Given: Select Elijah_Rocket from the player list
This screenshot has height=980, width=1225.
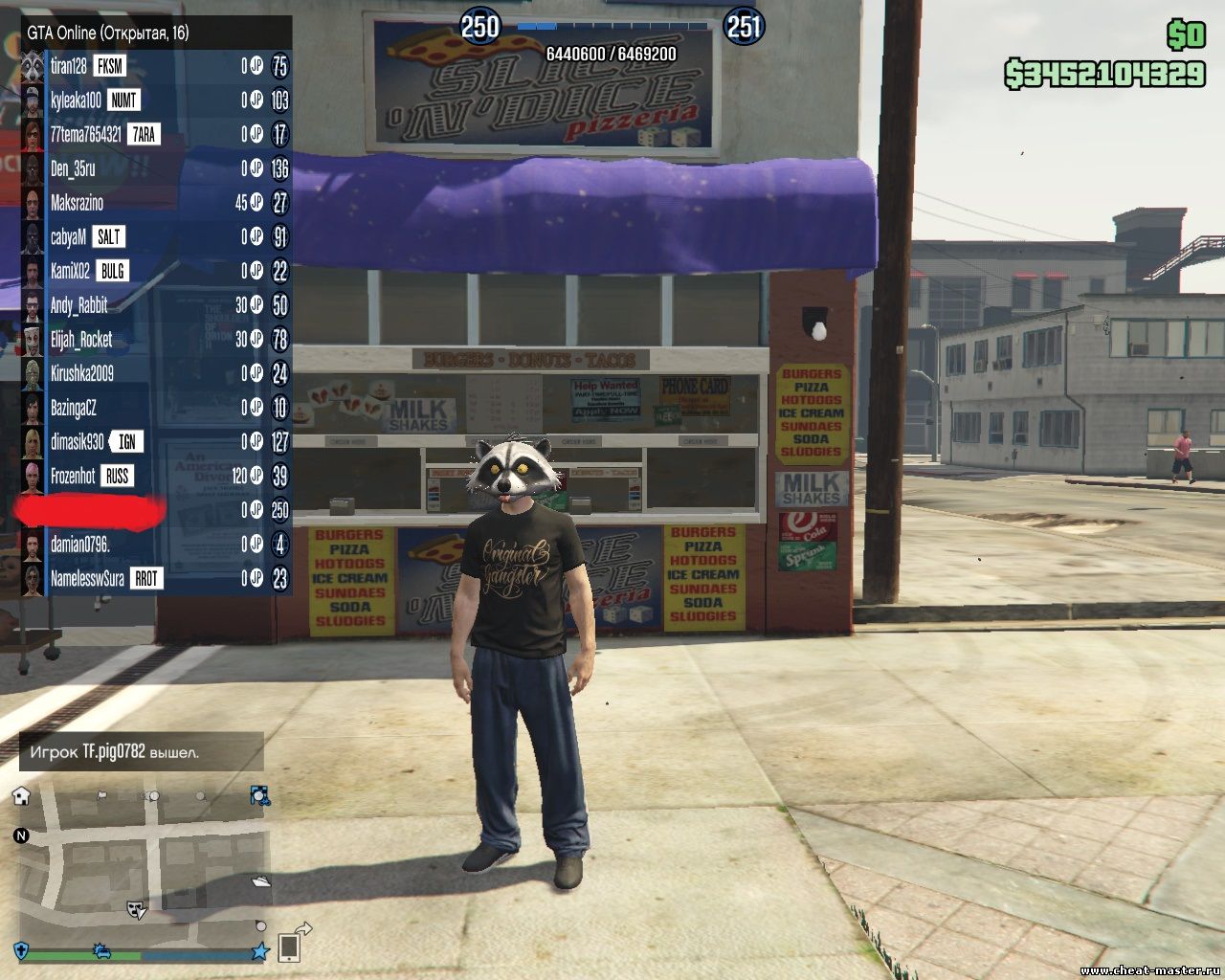Looking at the screenshot, I should tap(81, 340).
